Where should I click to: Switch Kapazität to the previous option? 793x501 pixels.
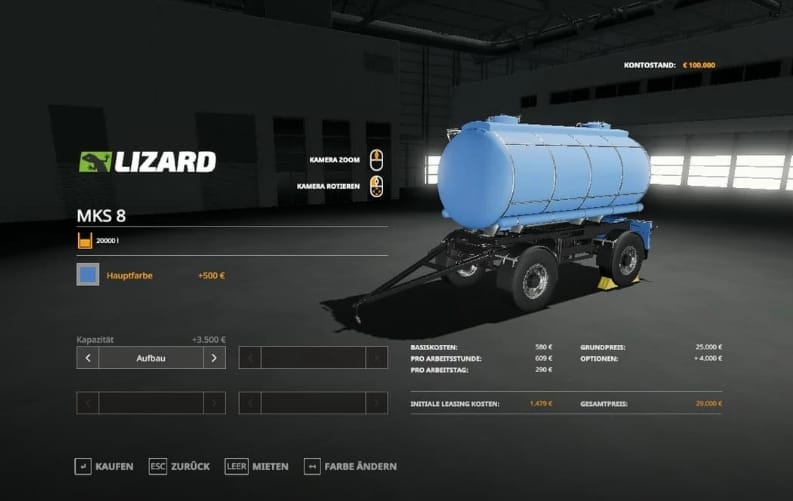pos(88,357)
